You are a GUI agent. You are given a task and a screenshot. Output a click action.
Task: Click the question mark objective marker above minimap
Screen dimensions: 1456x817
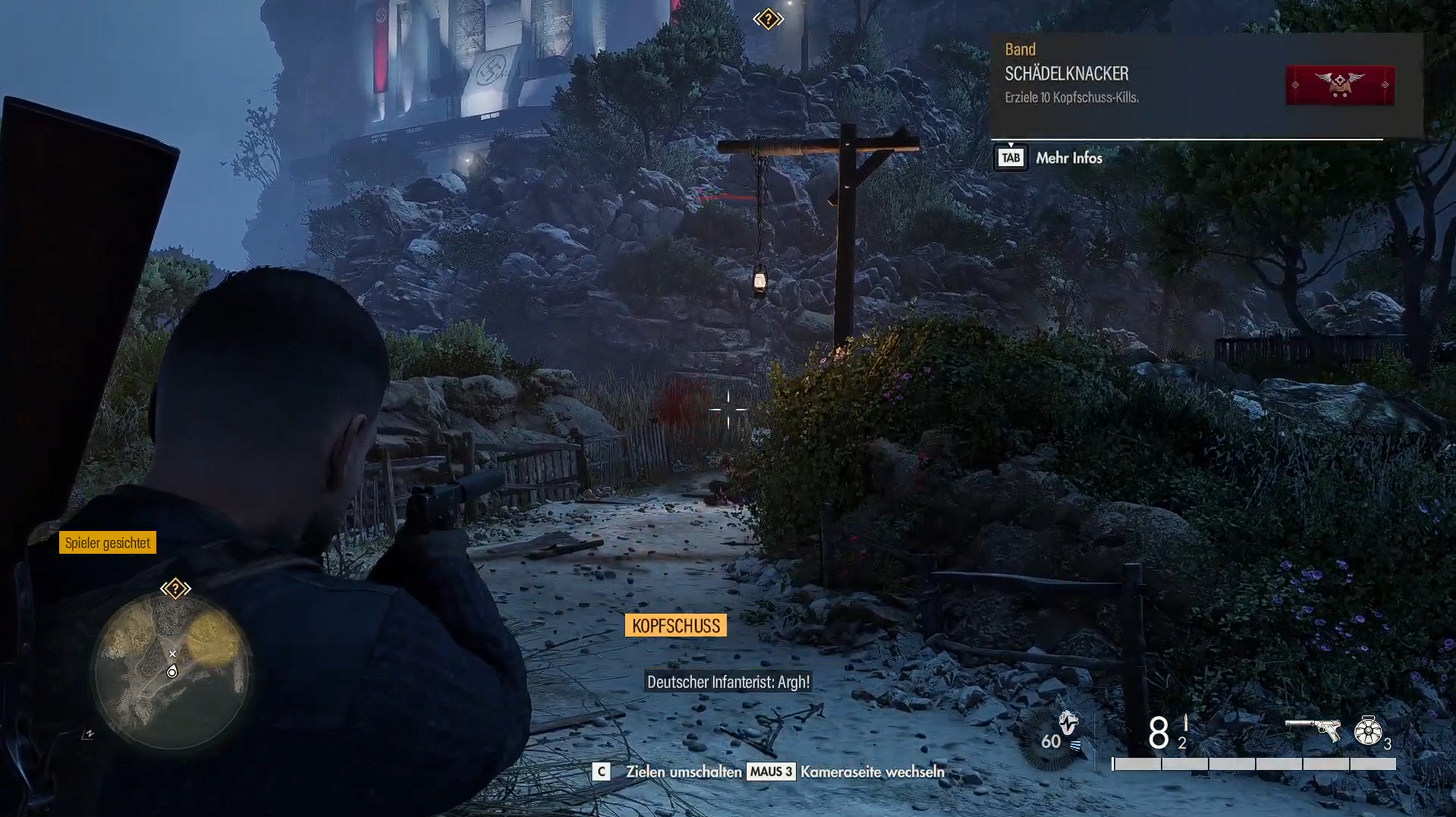[175, 589]
